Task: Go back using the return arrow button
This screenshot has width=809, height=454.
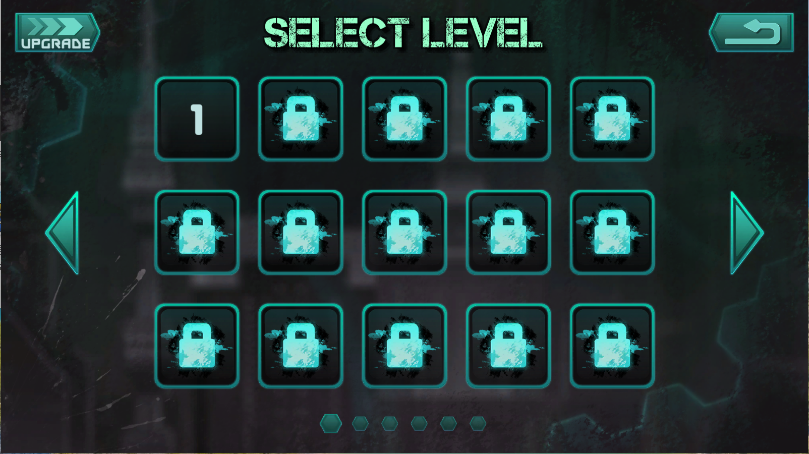Action: pos(750,33)
